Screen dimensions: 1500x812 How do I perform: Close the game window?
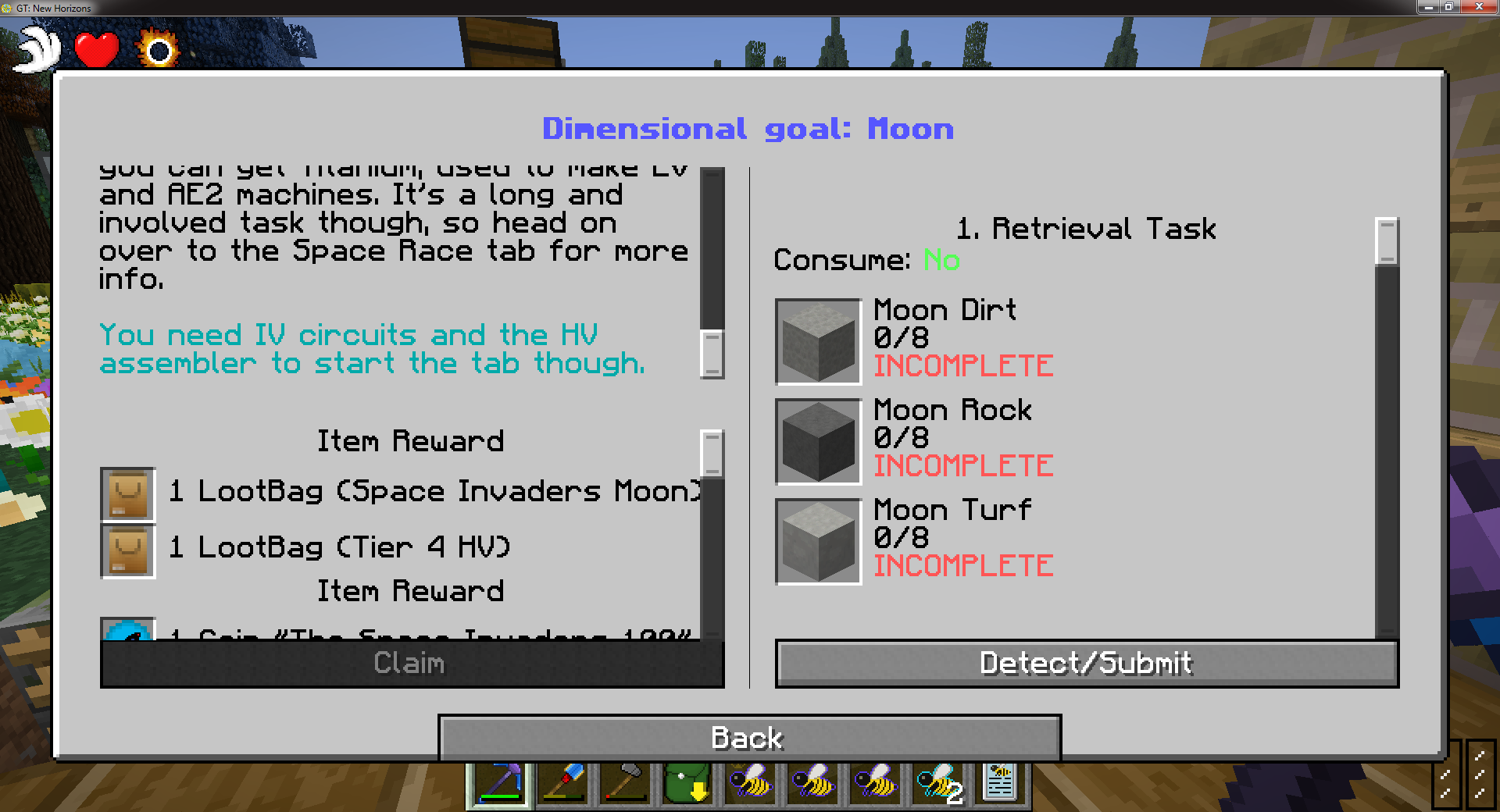(1479, 7)
